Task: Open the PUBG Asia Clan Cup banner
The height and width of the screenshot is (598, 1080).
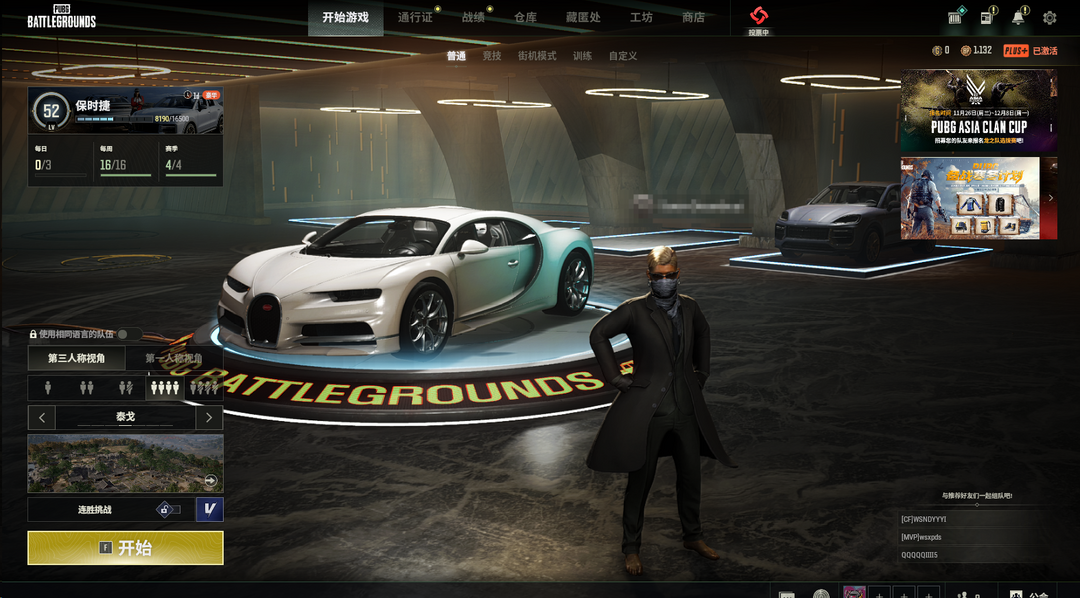Action: tap(978, 110)
